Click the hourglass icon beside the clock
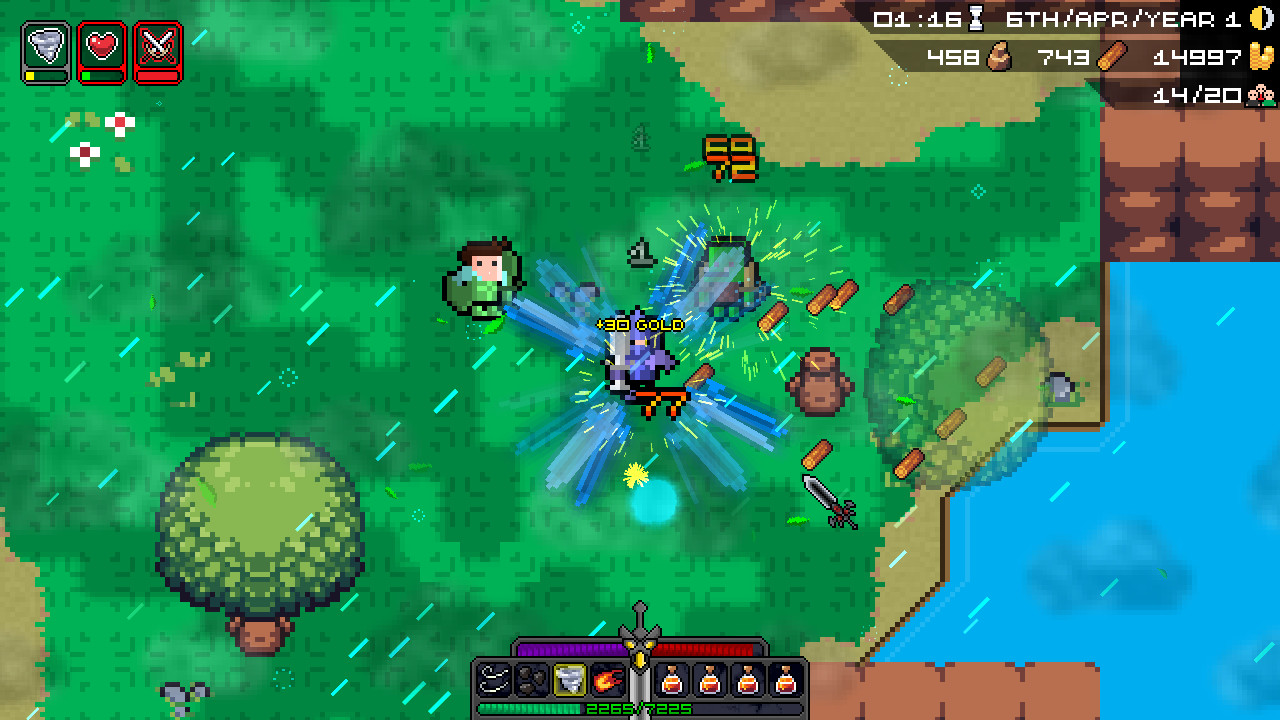The height and width of the screenshot is (720, 1280). tap(974, 22)
